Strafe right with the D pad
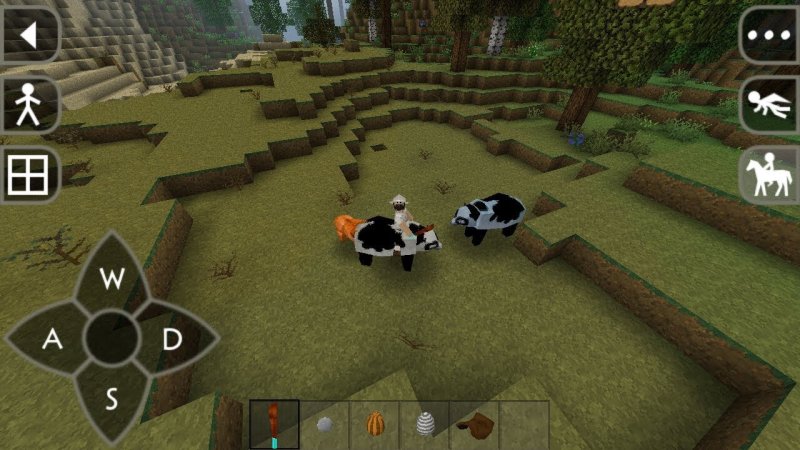 pyautogui.click(x=172, y=340)
